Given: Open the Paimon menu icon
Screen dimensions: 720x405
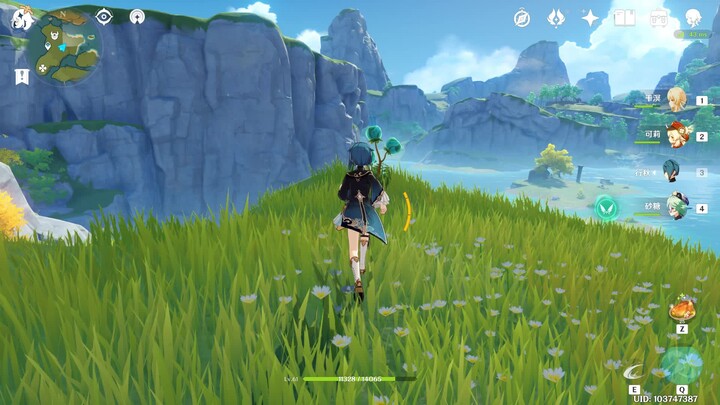Looking at the screenshot, I should coord(21,17).
